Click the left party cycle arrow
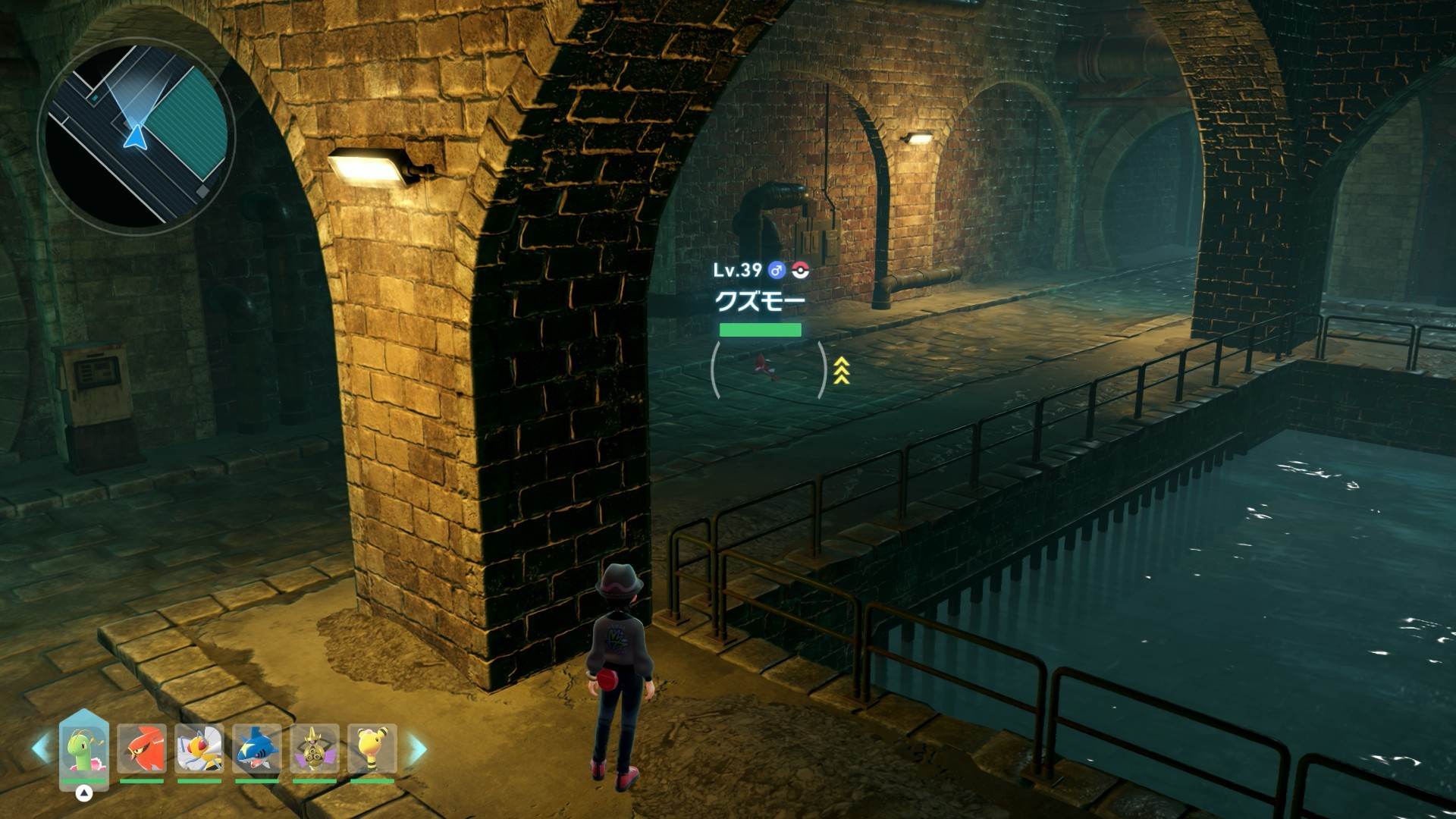The height and width of the screenshot is (819, 1456). pos(41,748)
